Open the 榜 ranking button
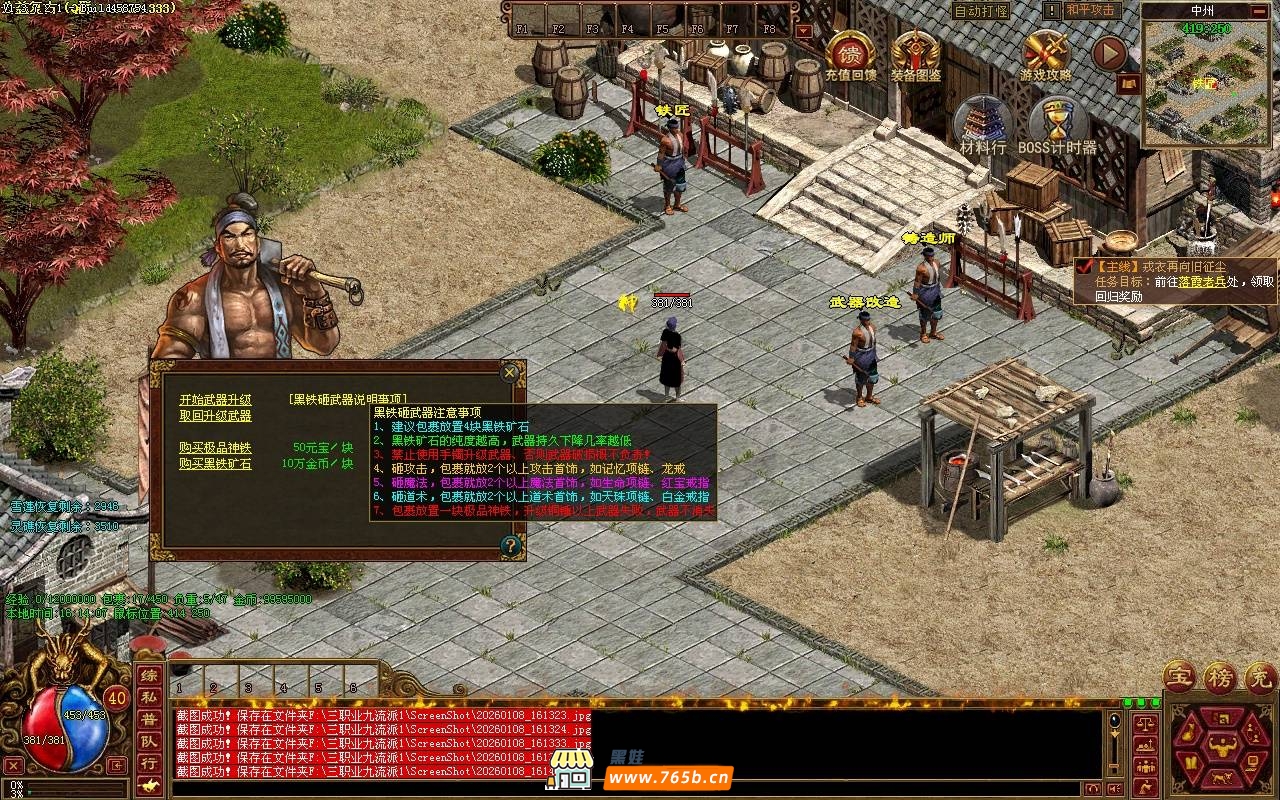Viewport: 1280px width, 800px height. click(x=1219, y=678)
